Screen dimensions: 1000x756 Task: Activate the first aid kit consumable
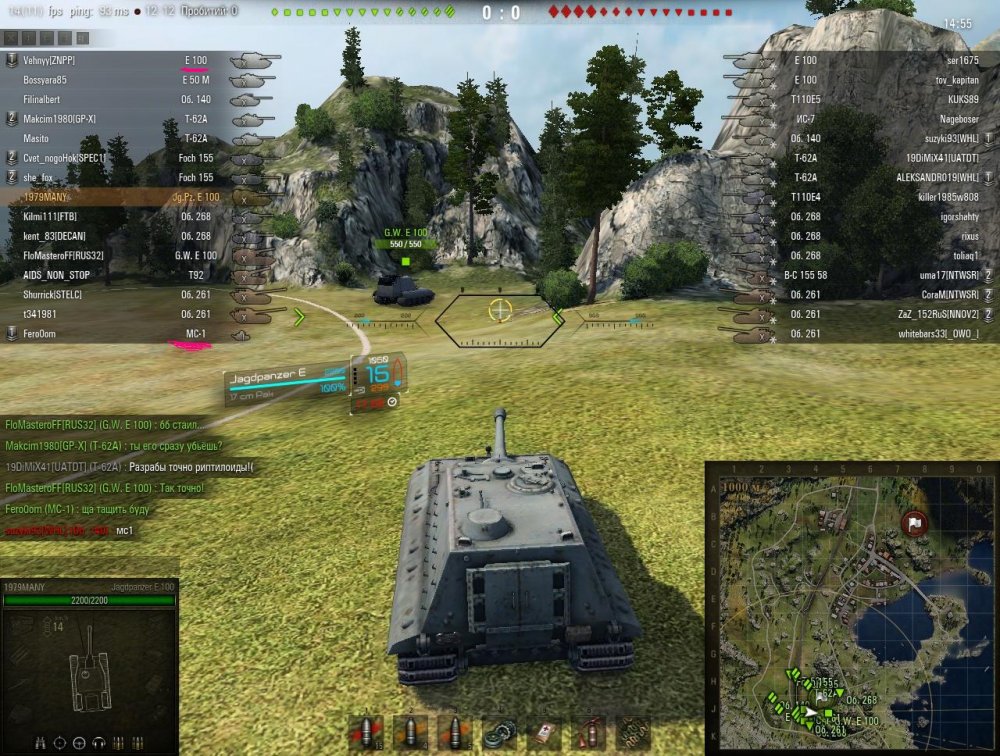544,732
